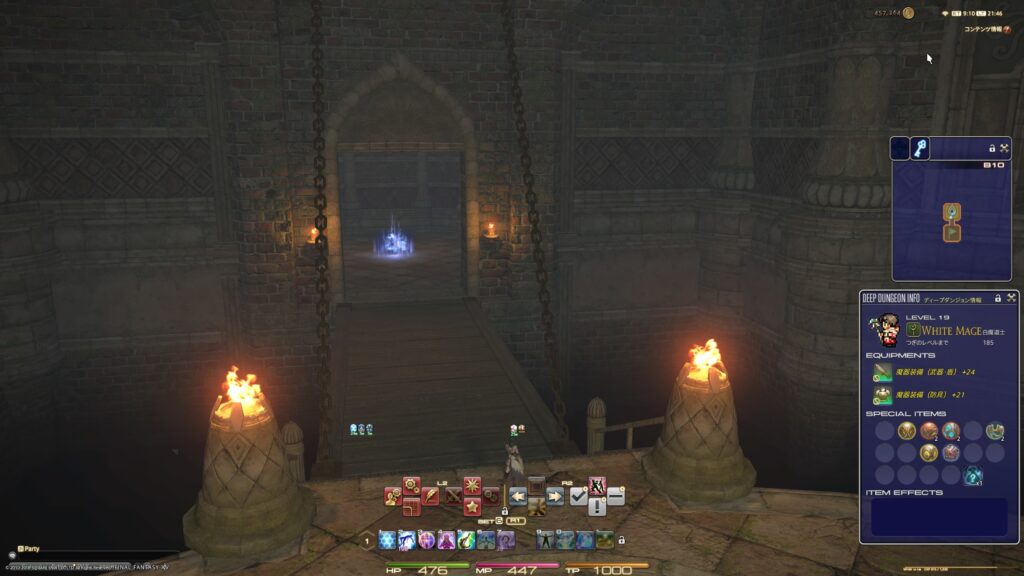Click the minus sign hotbar icon
The height and width of the screenshot is (576, 1024).
point(616,496)
